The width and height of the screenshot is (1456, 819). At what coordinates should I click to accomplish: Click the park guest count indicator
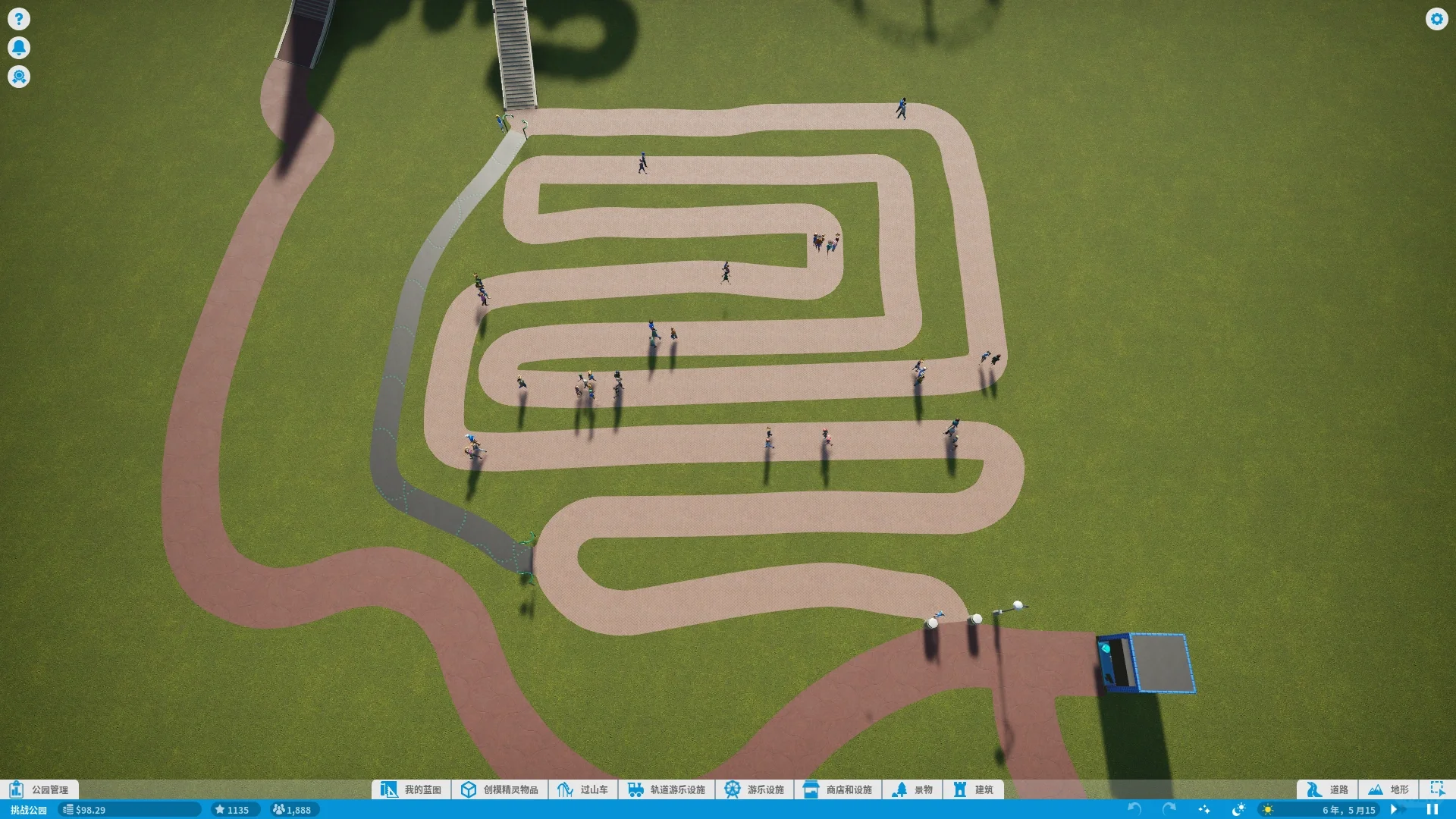292,810
